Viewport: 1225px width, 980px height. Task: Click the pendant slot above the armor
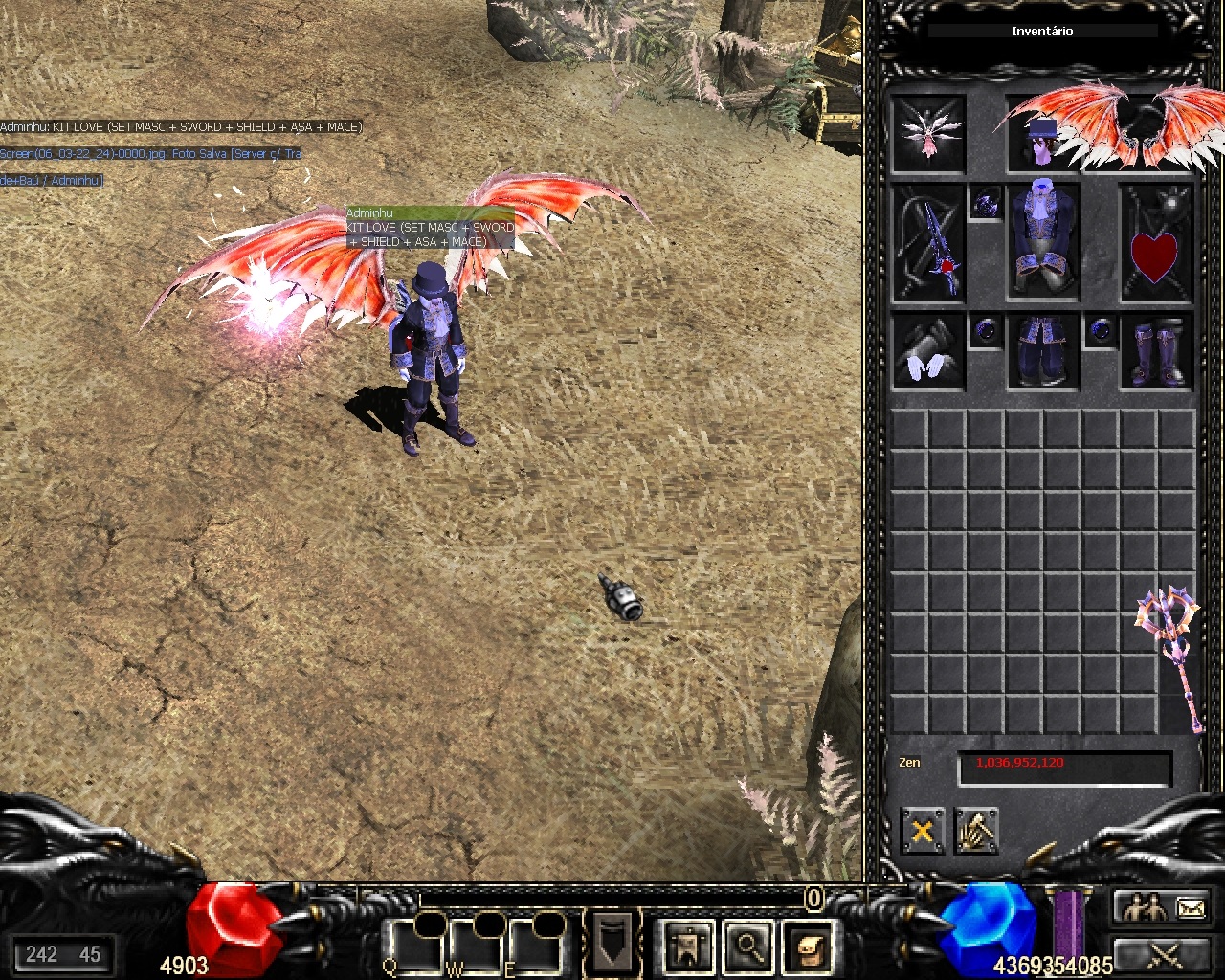tap(986, 203)
